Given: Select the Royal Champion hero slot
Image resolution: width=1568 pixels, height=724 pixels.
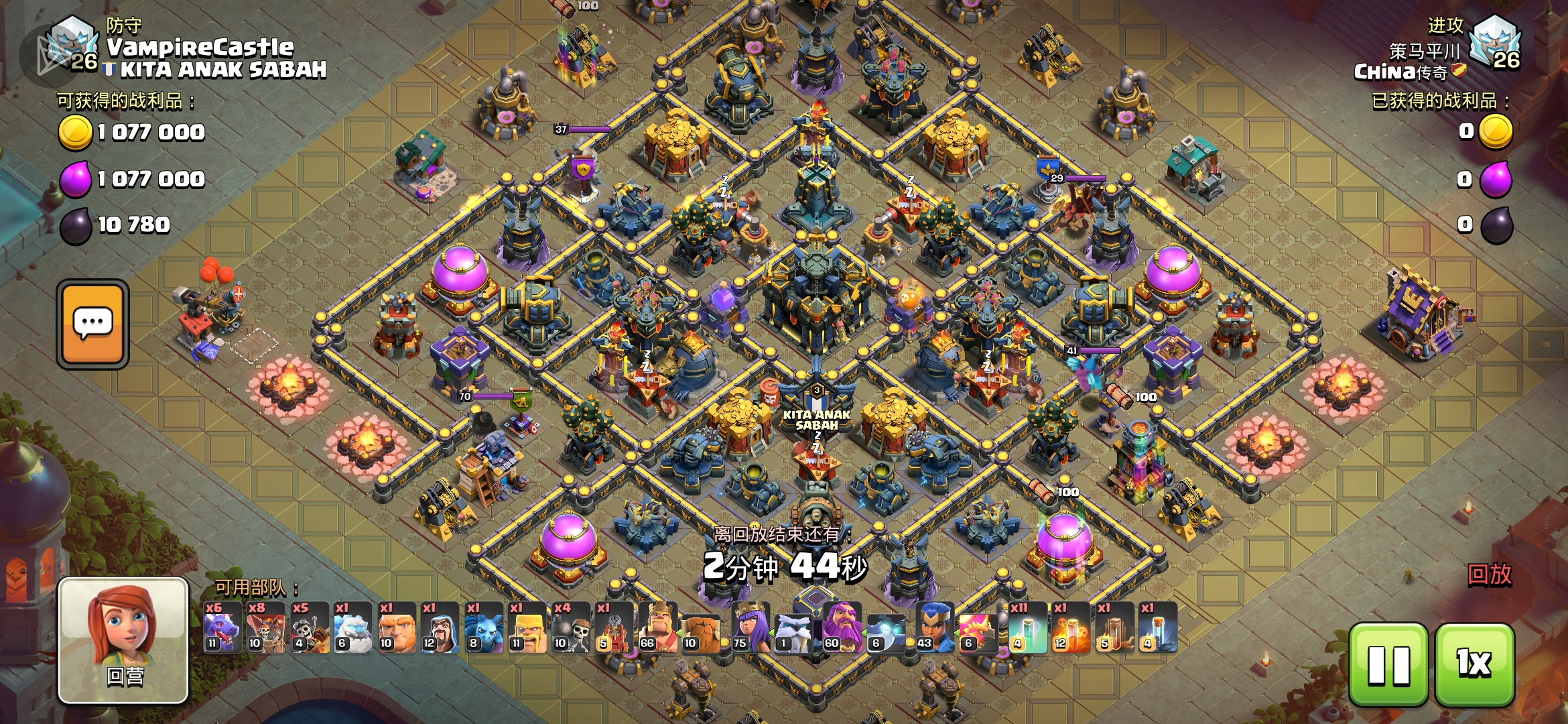Looking at the screenshot, I should (935, 627).
